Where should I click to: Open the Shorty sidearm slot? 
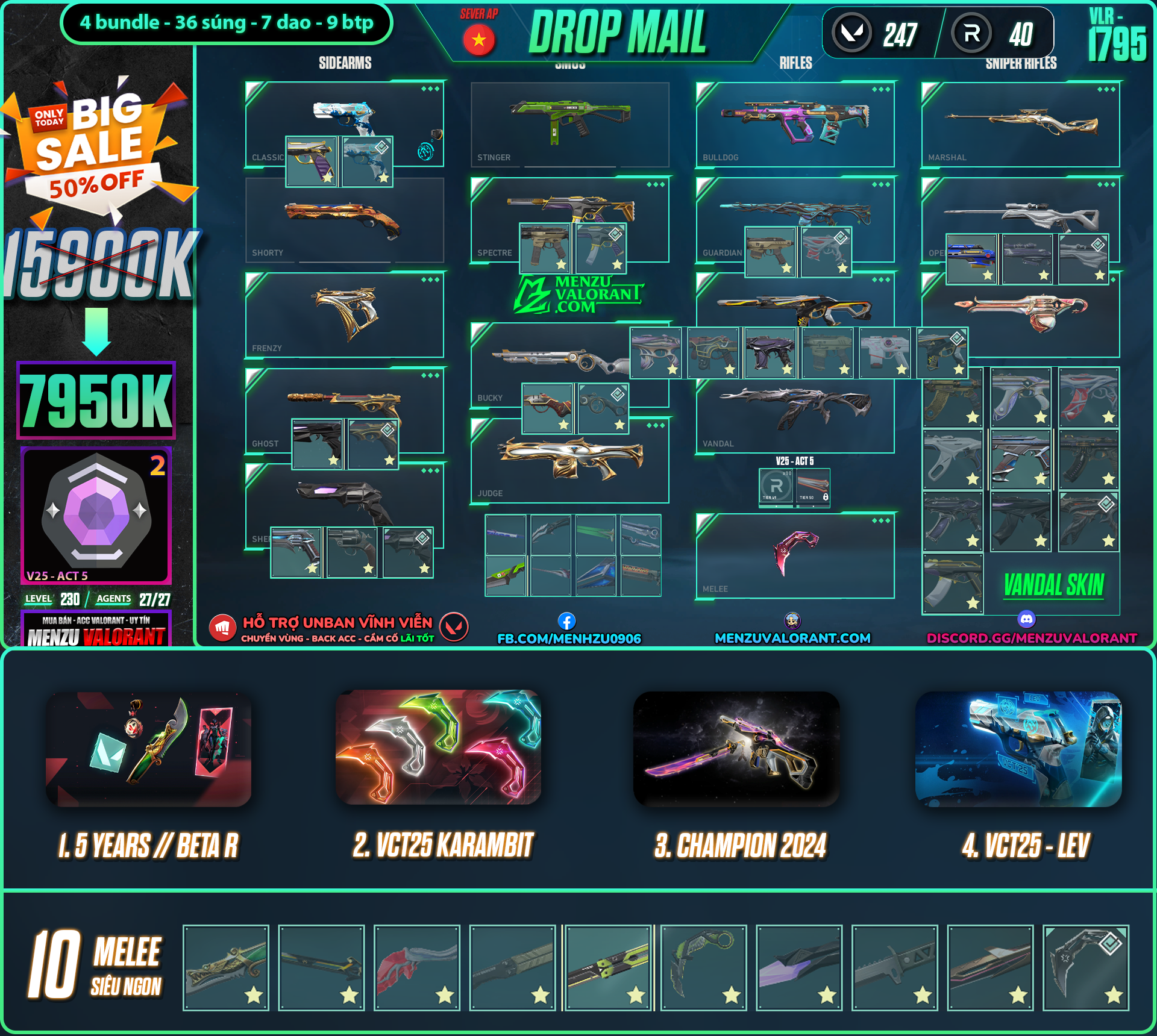coord(344,220)
